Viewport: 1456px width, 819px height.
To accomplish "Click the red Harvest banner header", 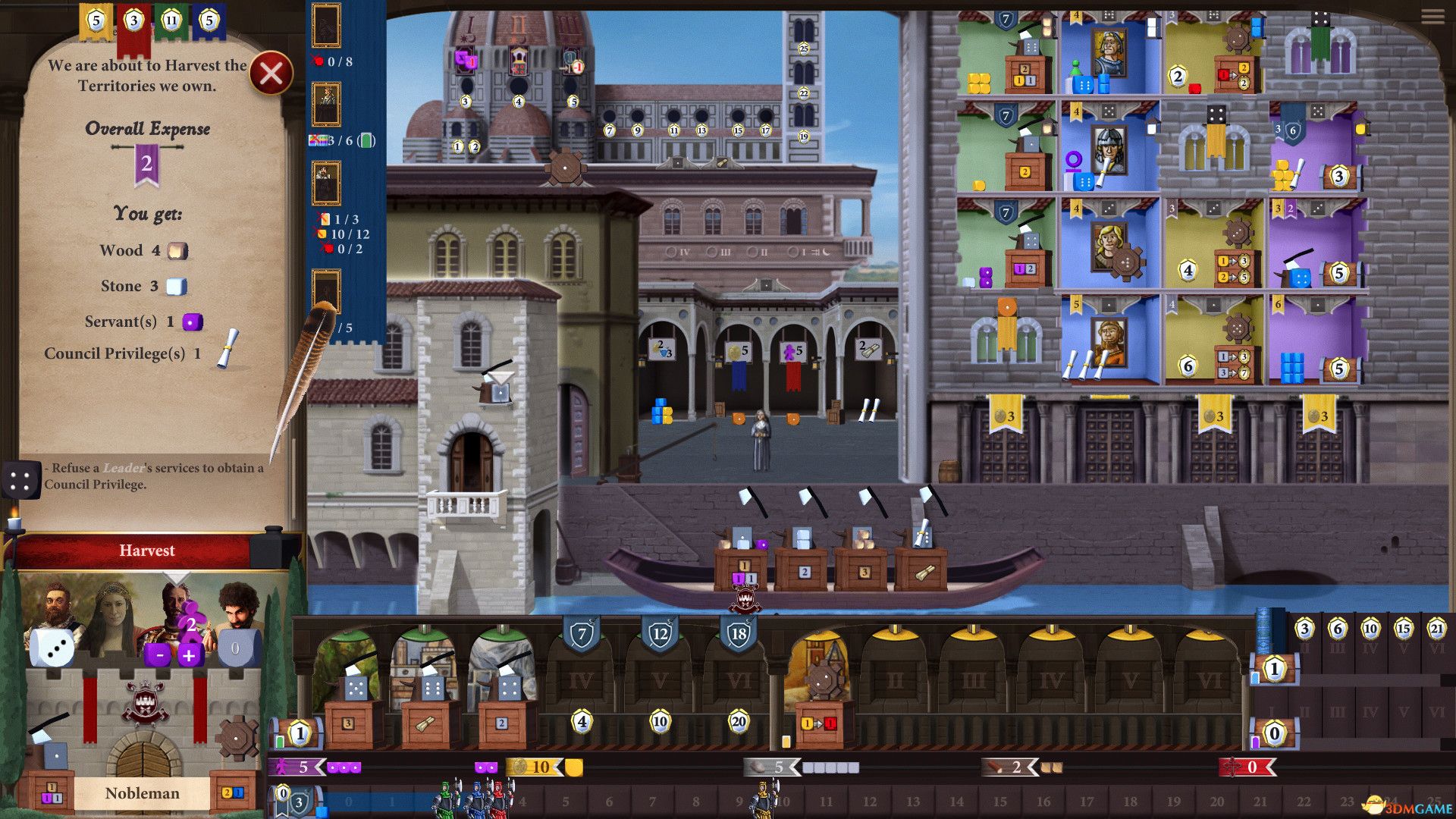I will click(149, 551).
